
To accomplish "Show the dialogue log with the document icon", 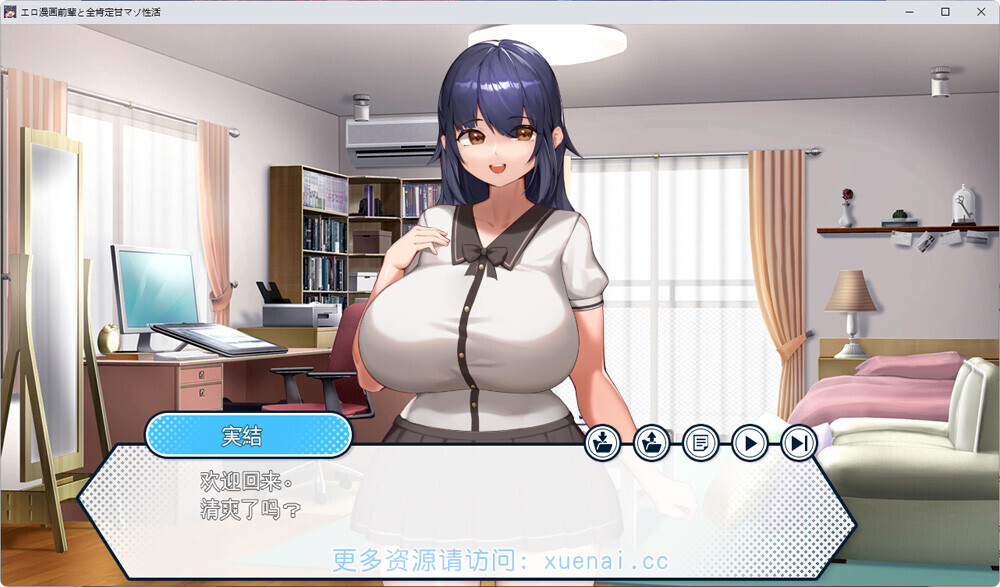I will pos(701,442).
